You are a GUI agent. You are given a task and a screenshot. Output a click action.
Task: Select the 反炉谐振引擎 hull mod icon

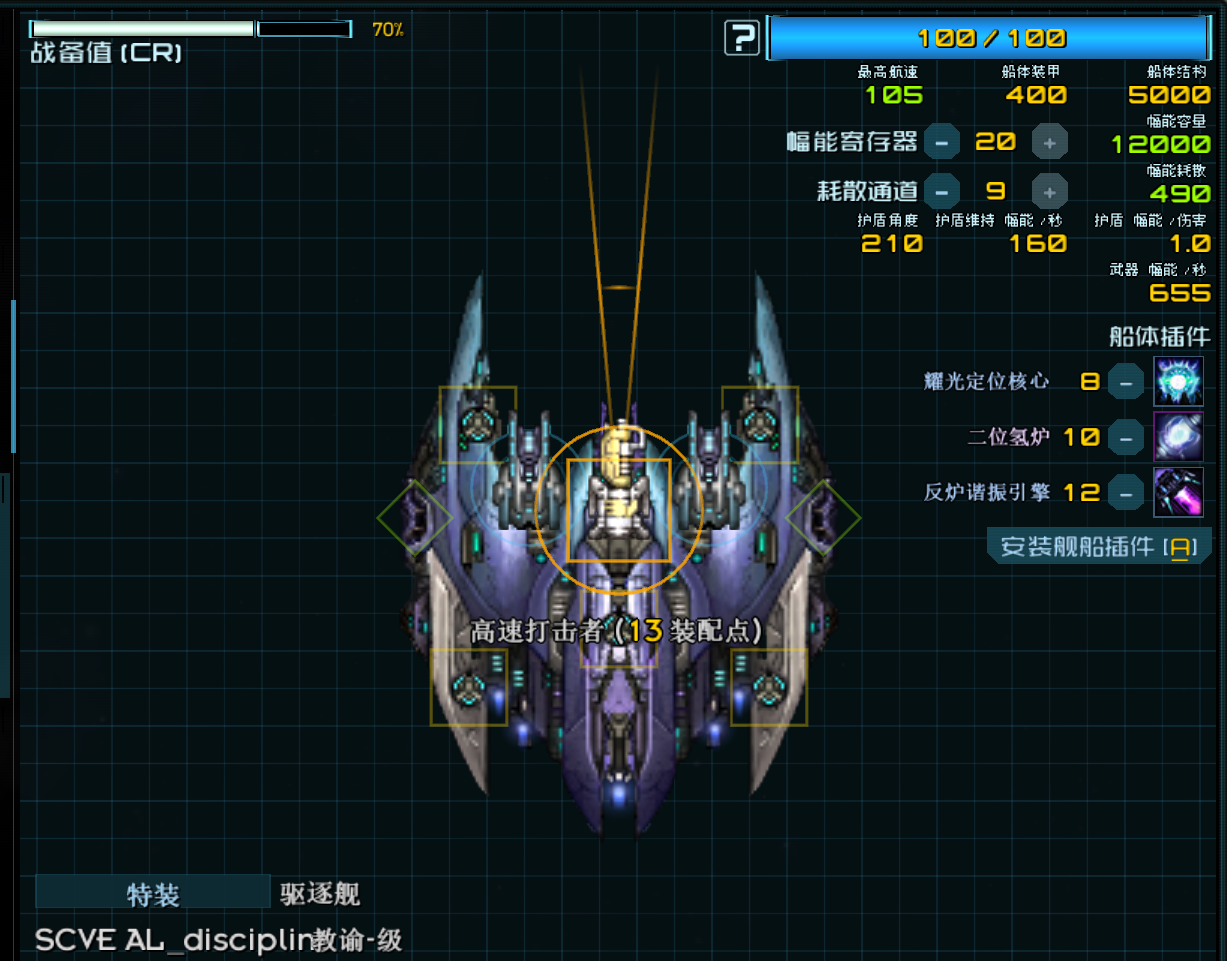point(1178,492)
